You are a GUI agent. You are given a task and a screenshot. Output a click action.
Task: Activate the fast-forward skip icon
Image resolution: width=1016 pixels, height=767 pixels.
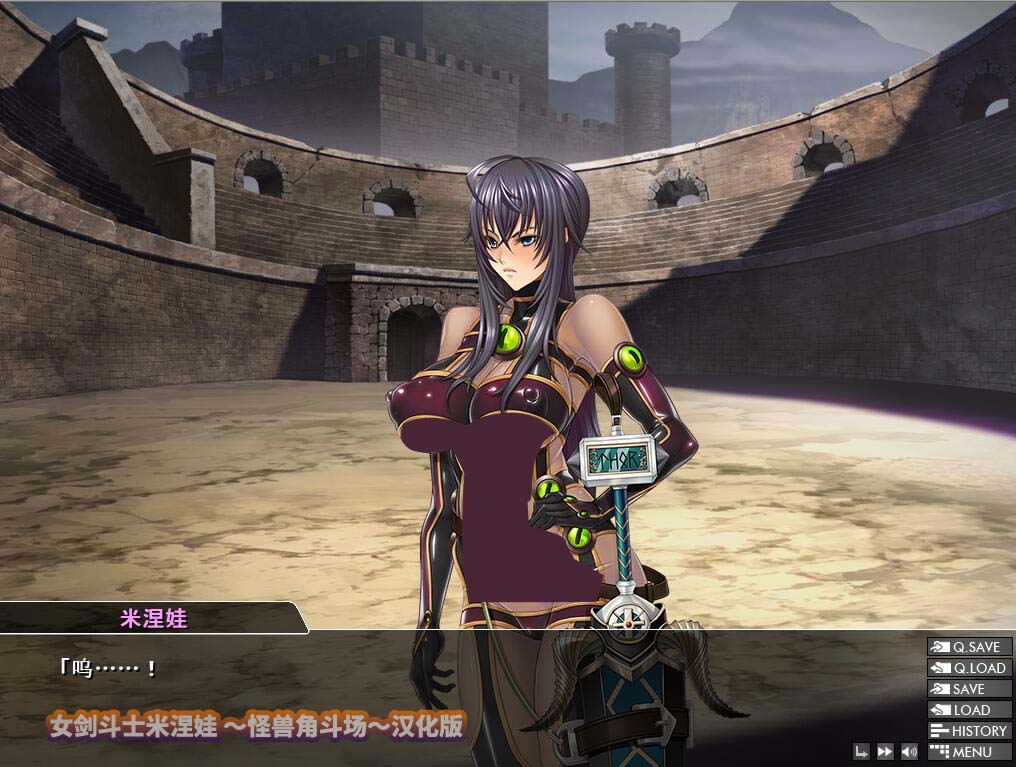(885, 752)
